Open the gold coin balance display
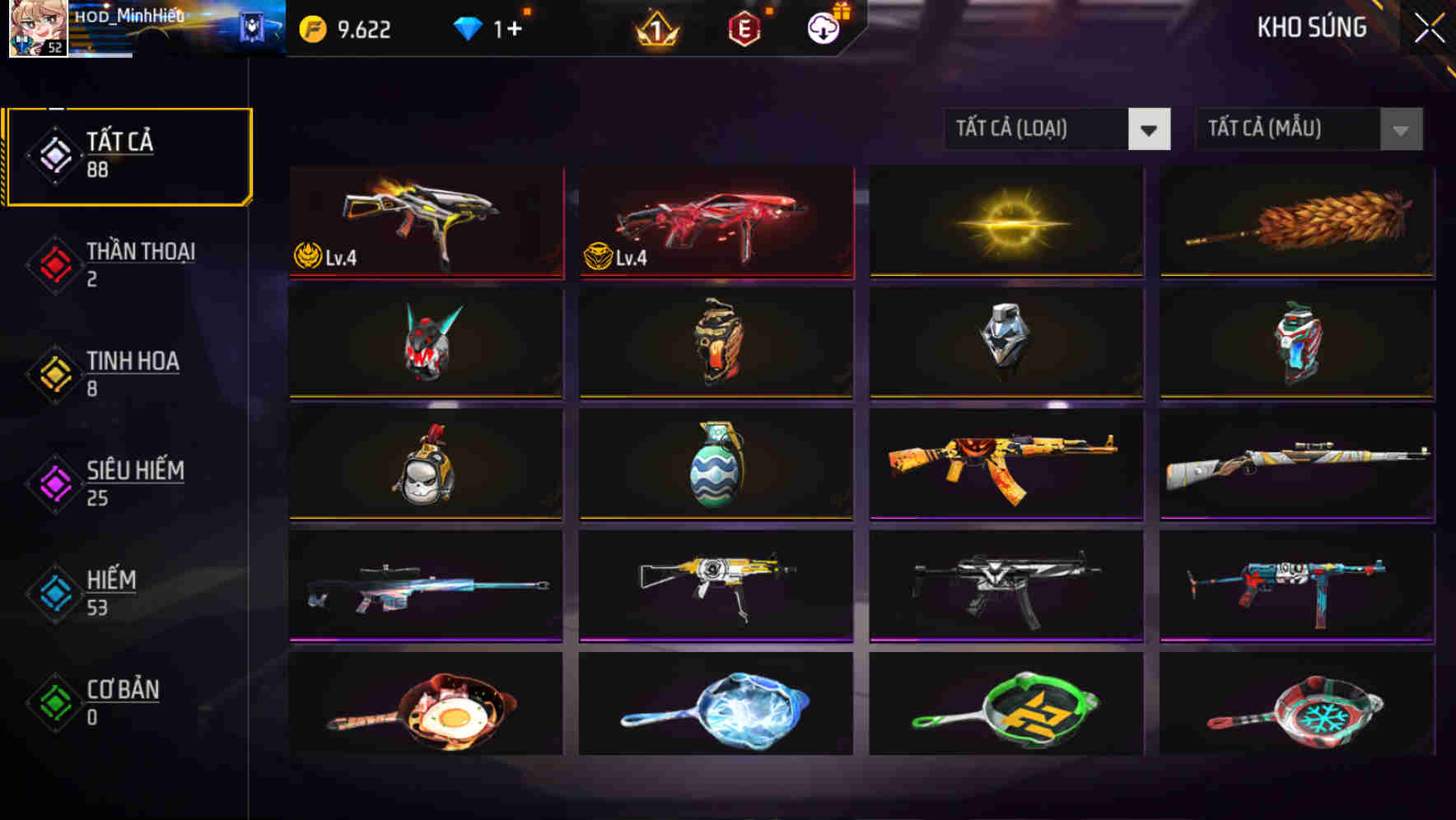Screen dimensions: 1456x820 (x=346, y=29)
